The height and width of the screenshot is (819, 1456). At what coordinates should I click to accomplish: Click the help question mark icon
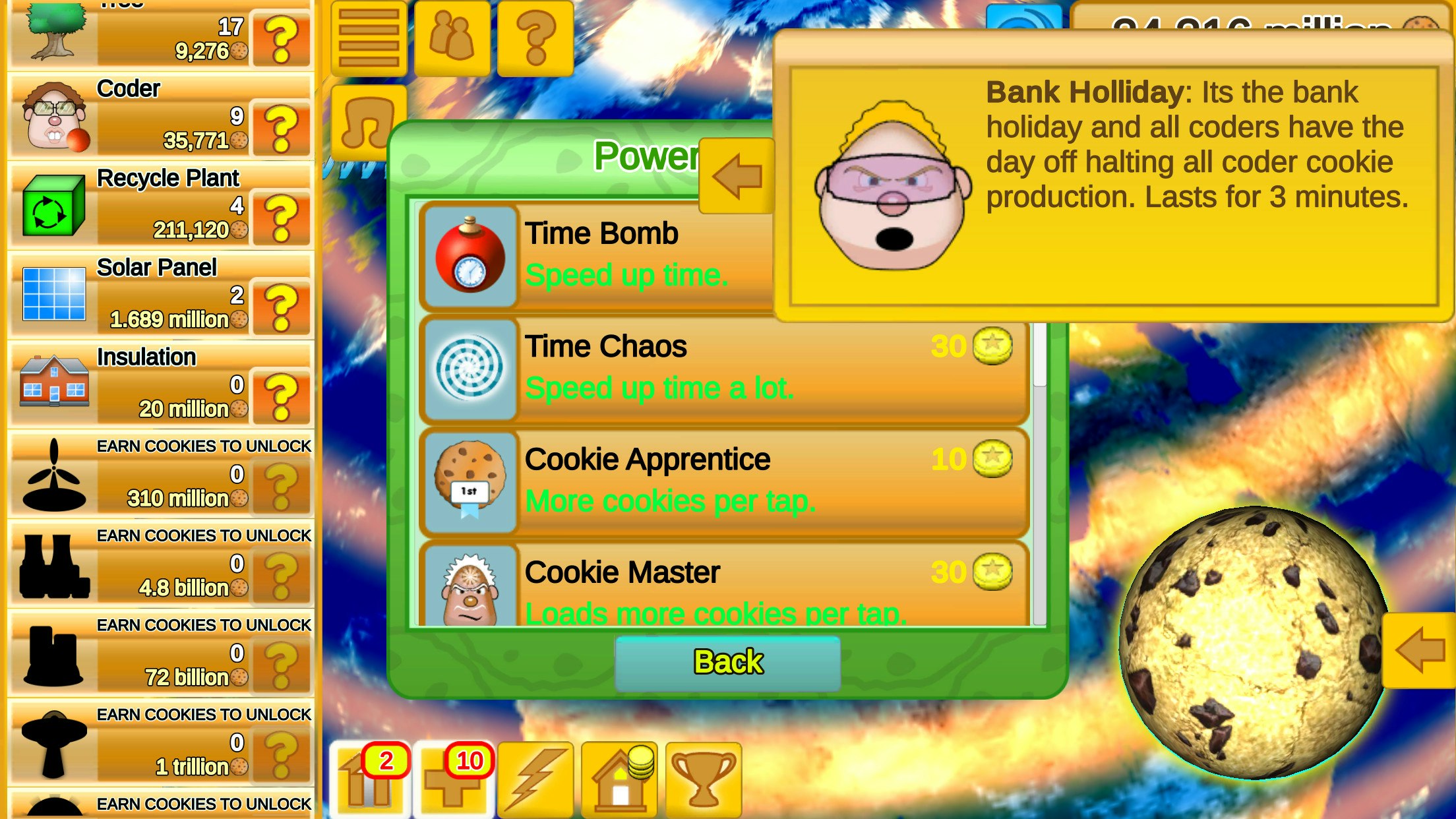coord(535,36)
